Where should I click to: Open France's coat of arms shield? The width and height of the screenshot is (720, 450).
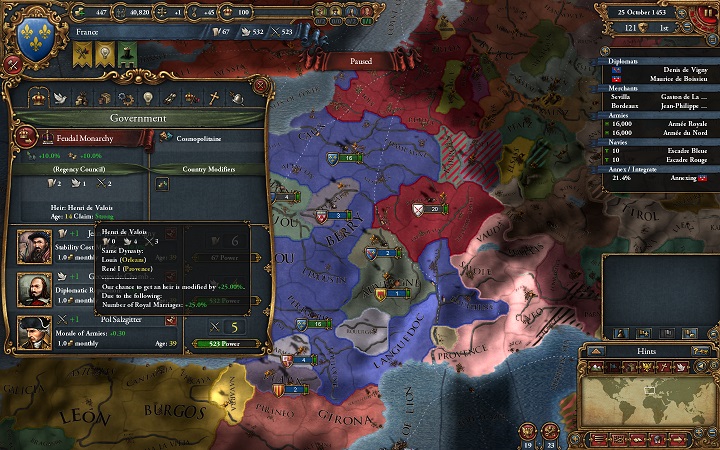36,35
